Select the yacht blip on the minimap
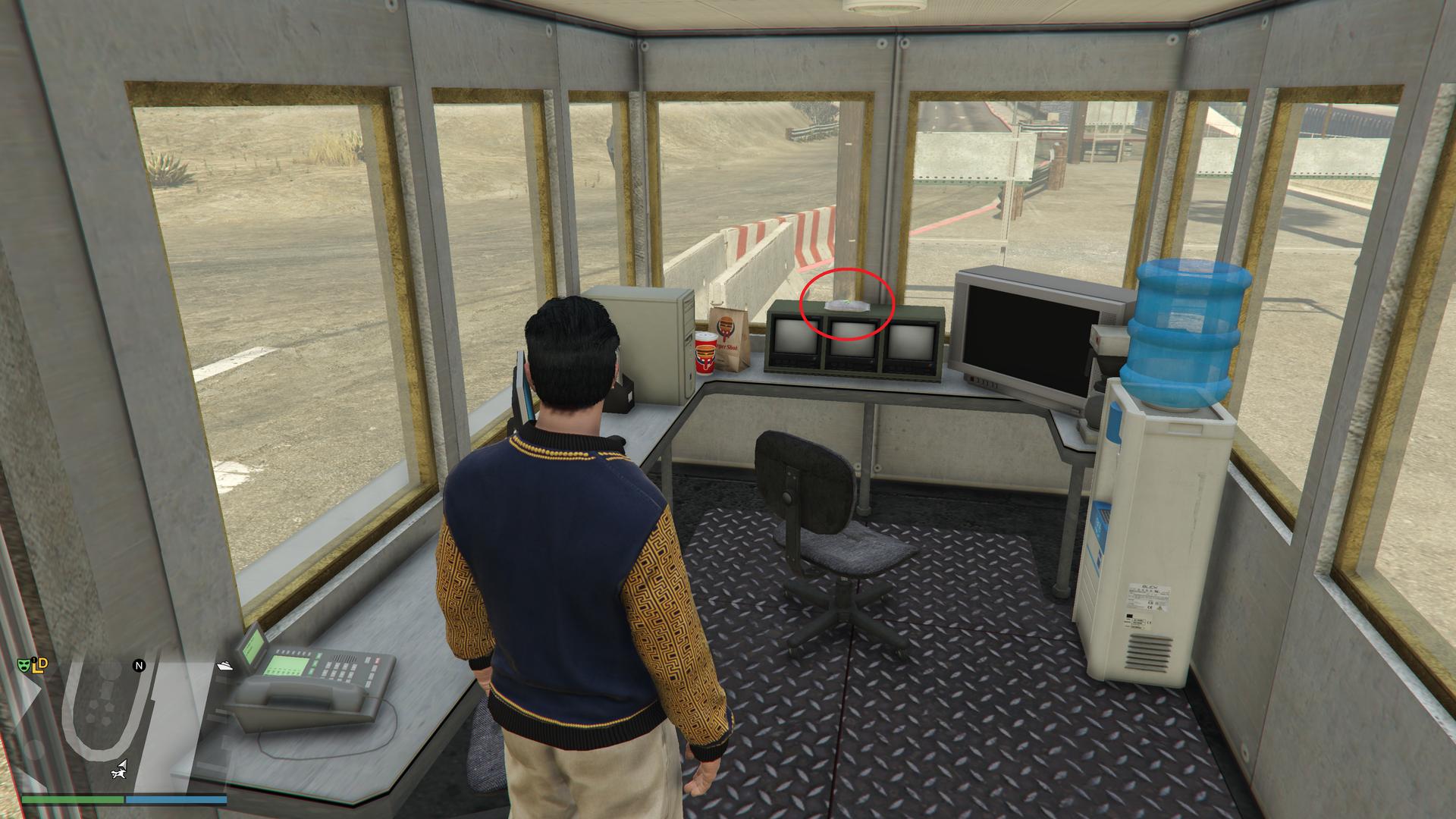Image resolution: width=1456 pixels, height=819 pixels. click(x=225, y=666)
